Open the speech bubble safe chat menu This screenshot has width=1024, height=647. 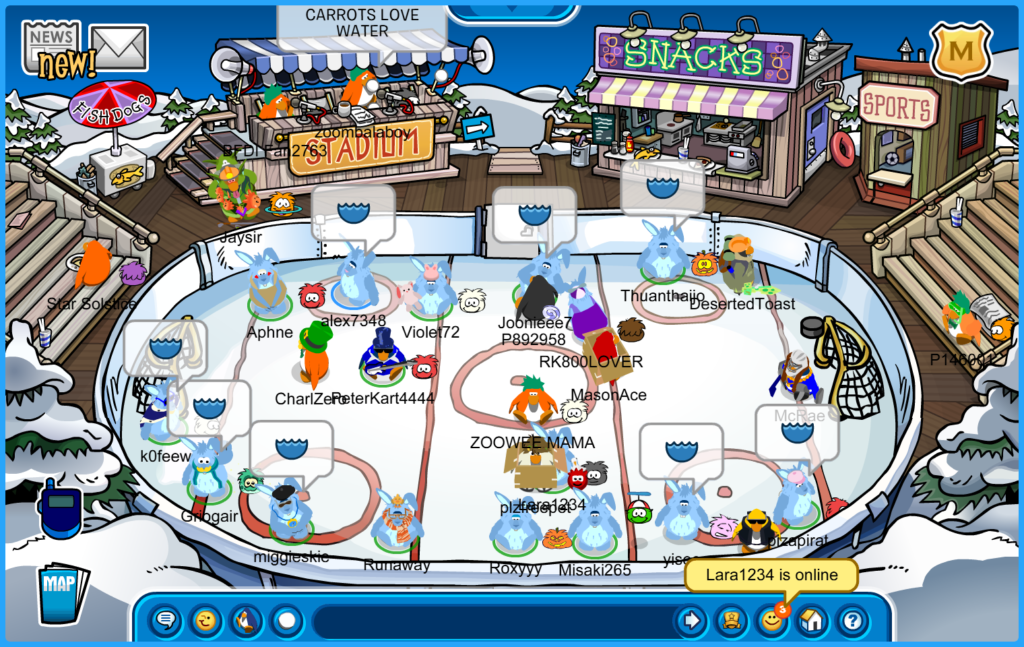pyautogui.click(x=166, y=621)
